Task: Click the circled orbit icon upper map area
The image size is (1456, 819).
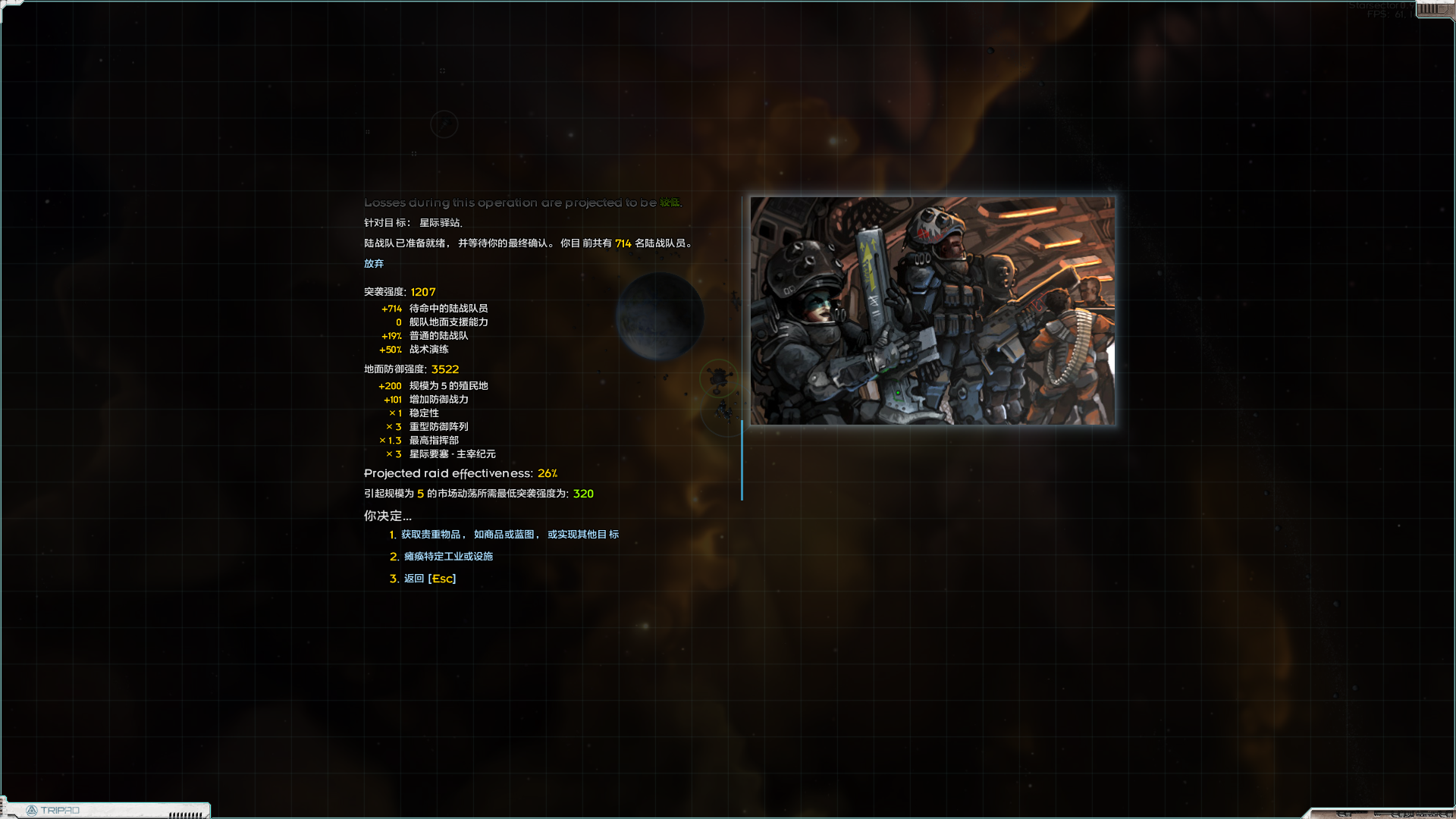Action: pos(444,124)
